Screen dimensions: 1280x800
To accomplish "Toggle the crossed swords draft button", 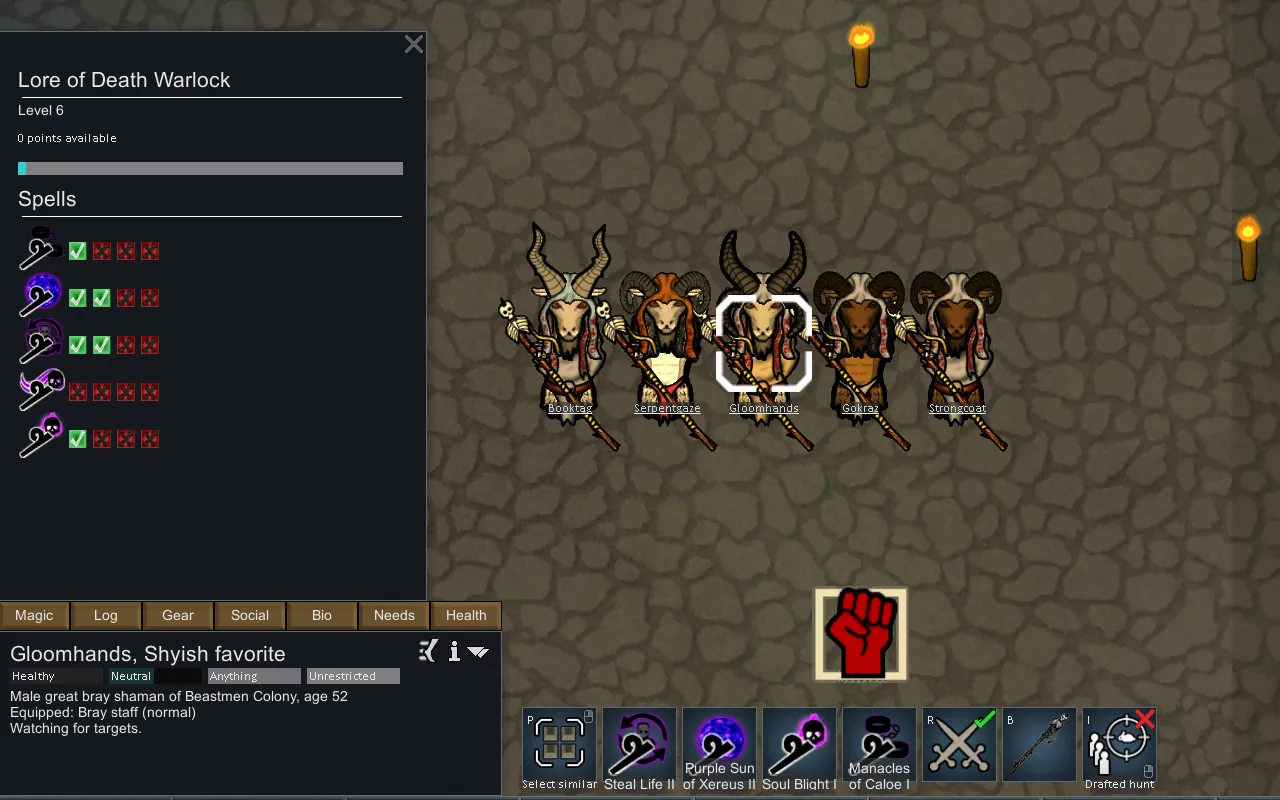I will click(960, 745).
